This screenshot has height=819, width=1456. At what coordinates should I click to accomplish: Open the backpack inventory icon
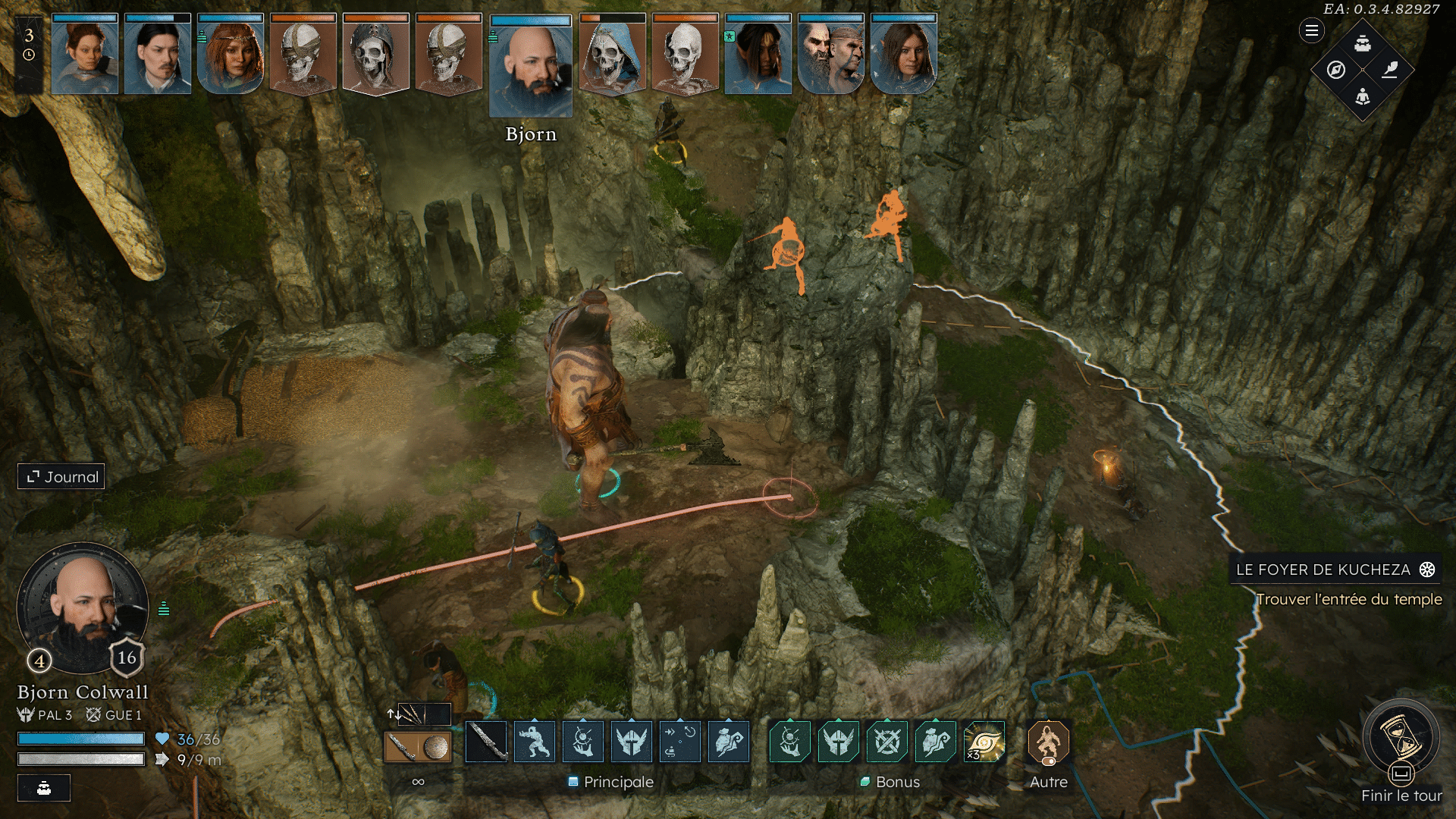coord(1363,43)
